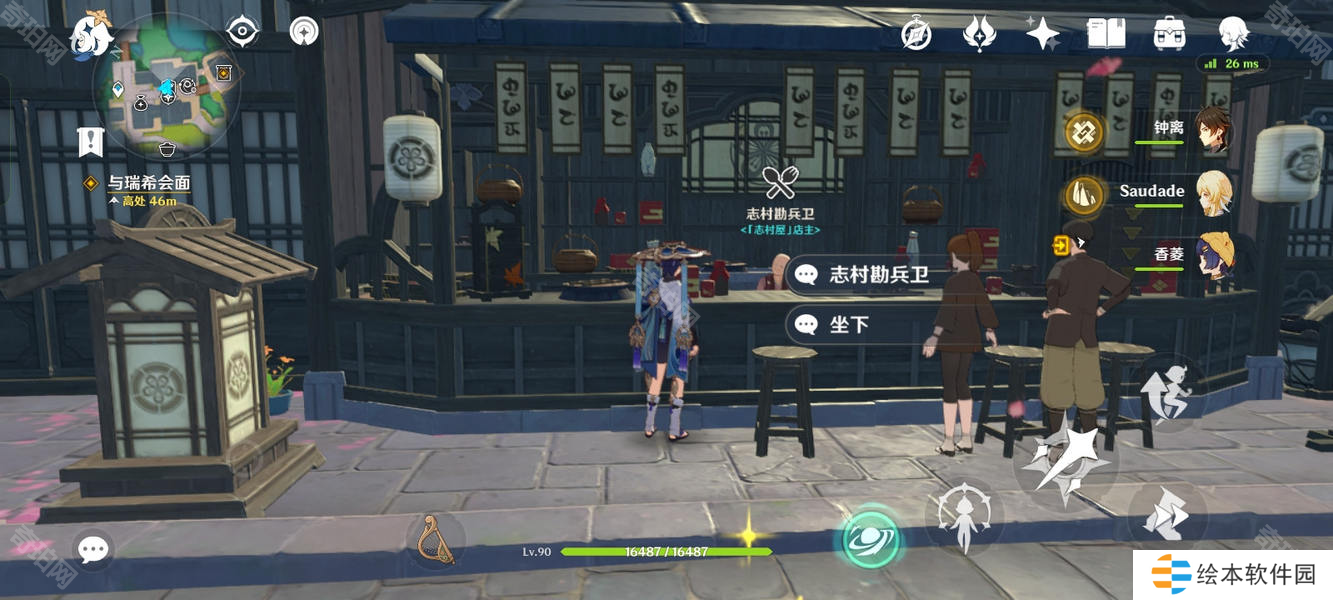1333x600 pixels.
Task: Open the character profile icon
Action: click(x=1233, y=34)
